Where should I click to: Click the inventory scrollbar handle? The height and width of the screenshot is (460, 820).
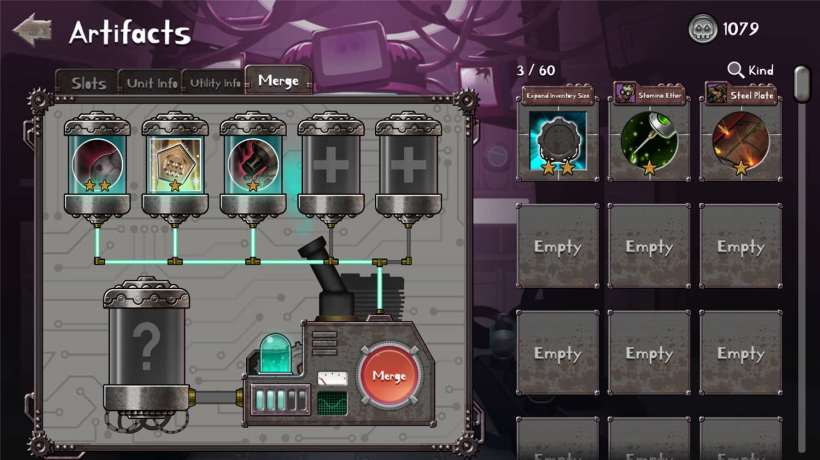801,84
